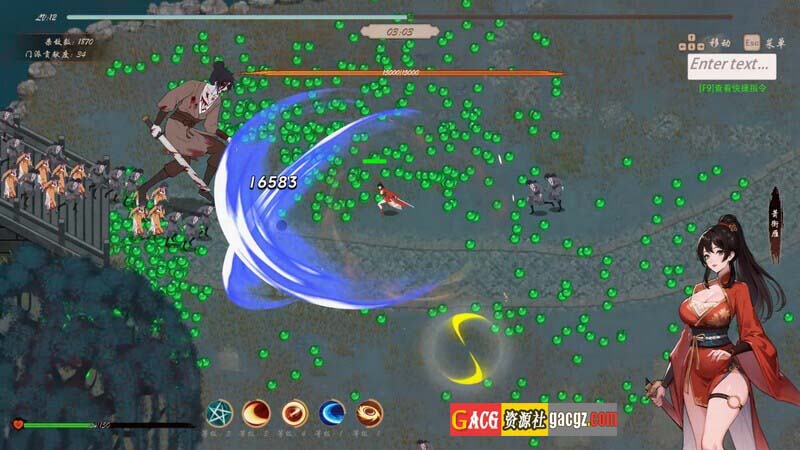Screen dimensions: 800x450
Task: Select the teal pentagram skill icon
Action: 220,412
